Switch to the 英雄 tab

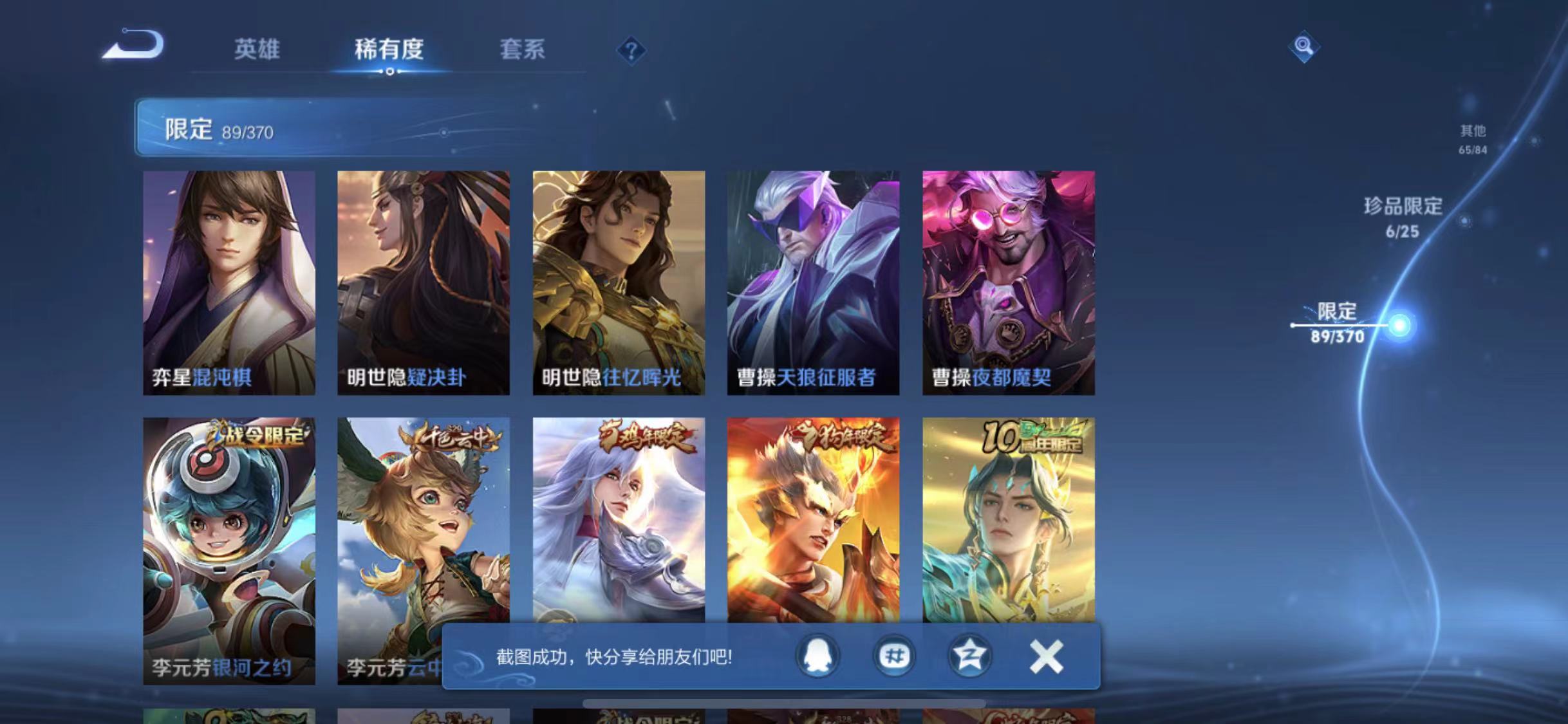click(x=258, y=50)
